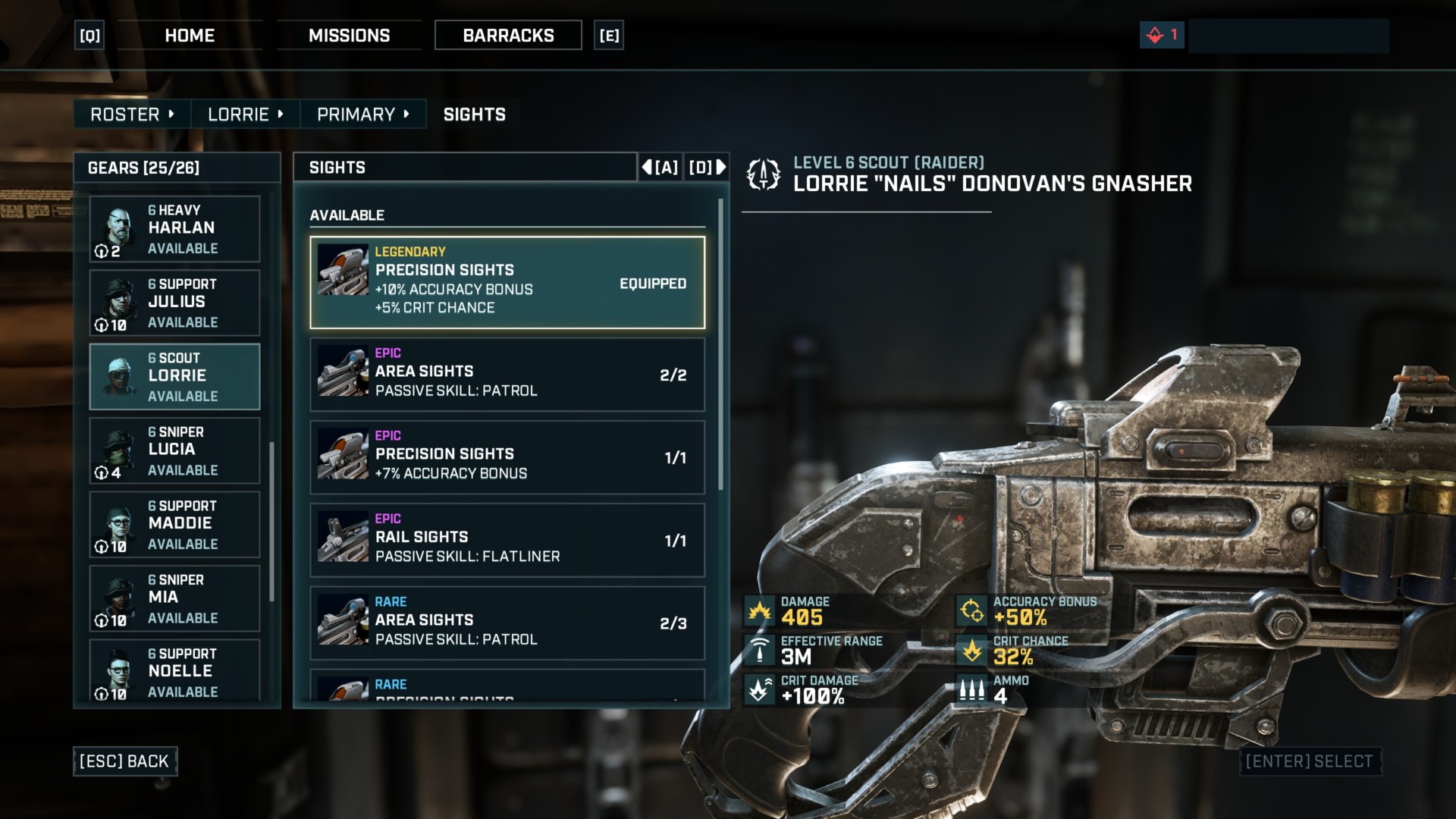The image size is (1456, 819).
Task: Select Support Noelle gear entry
Action: (x=174, y=671)
